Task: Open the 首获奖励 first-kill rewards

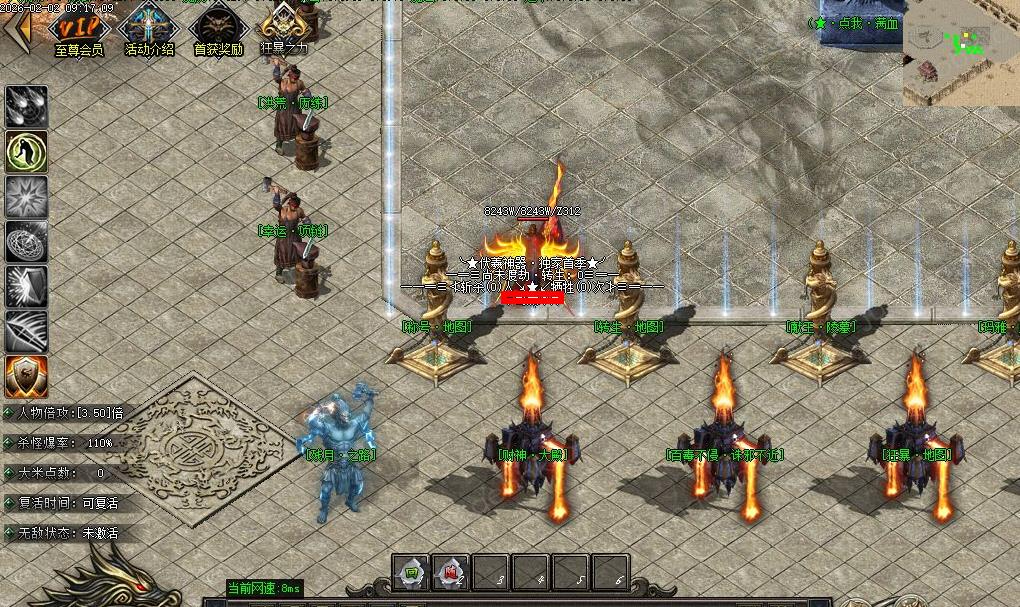Action: [218, 28]
